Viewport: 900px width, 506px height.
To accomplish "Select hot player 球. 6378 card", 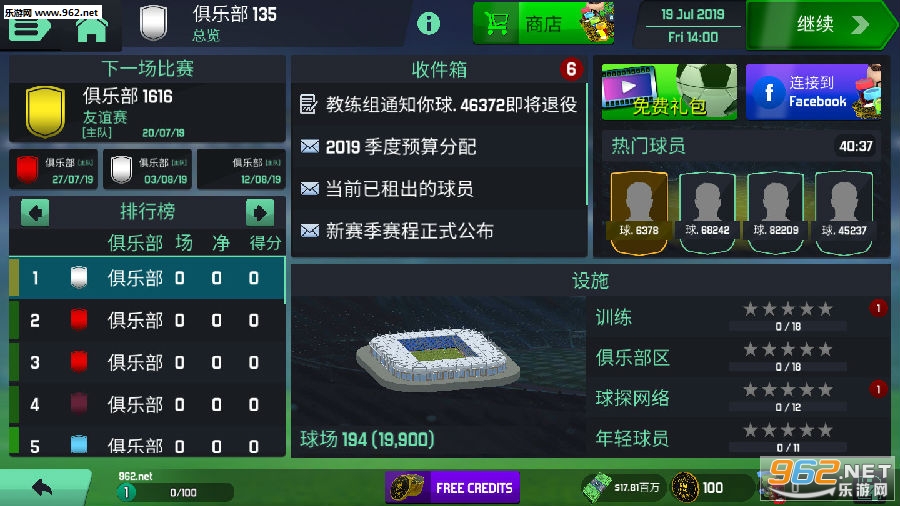I will coord(639,208).
